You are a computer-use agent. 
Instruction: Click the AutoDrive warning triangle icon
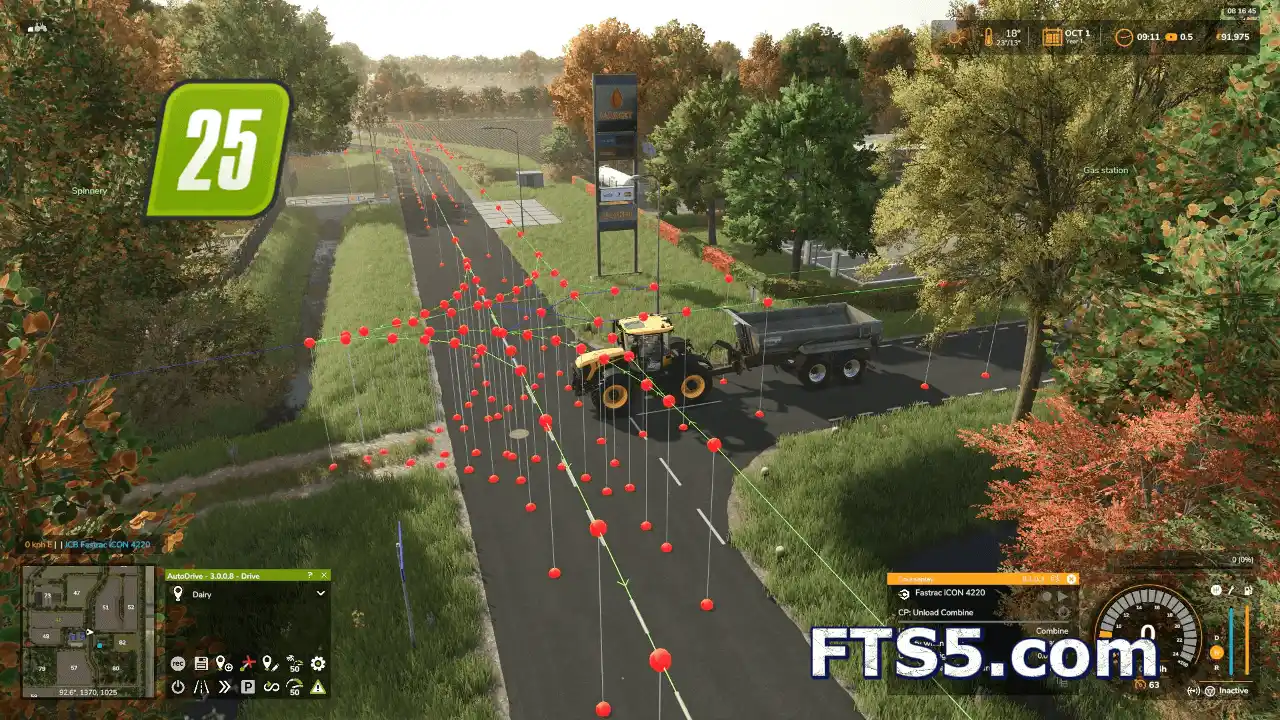[318, 687]
